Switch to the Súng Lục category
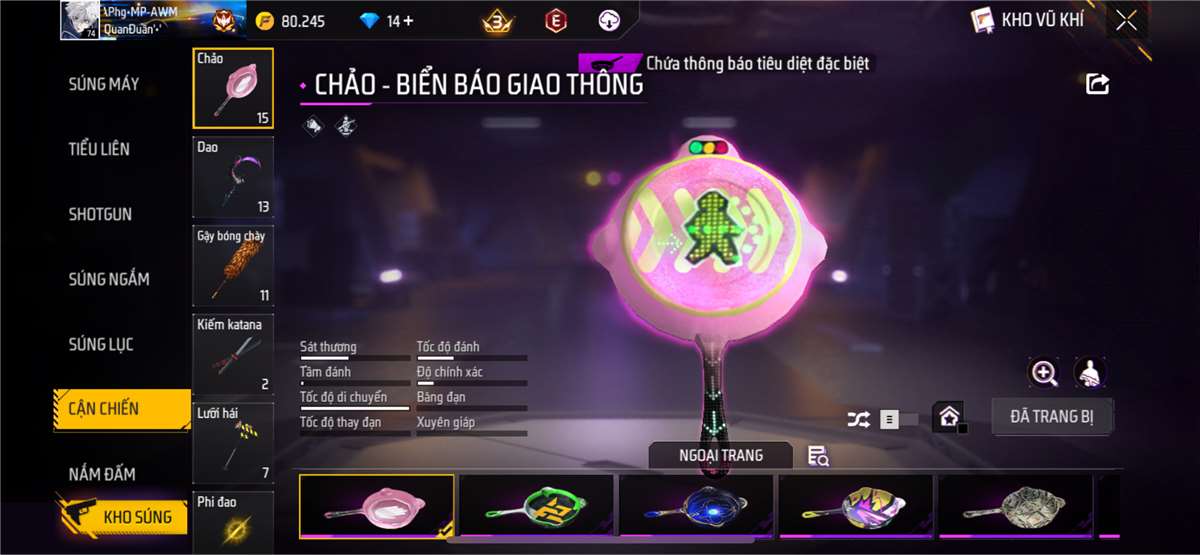The height and width of the screenshot is (555, 1200). point(101,344)
